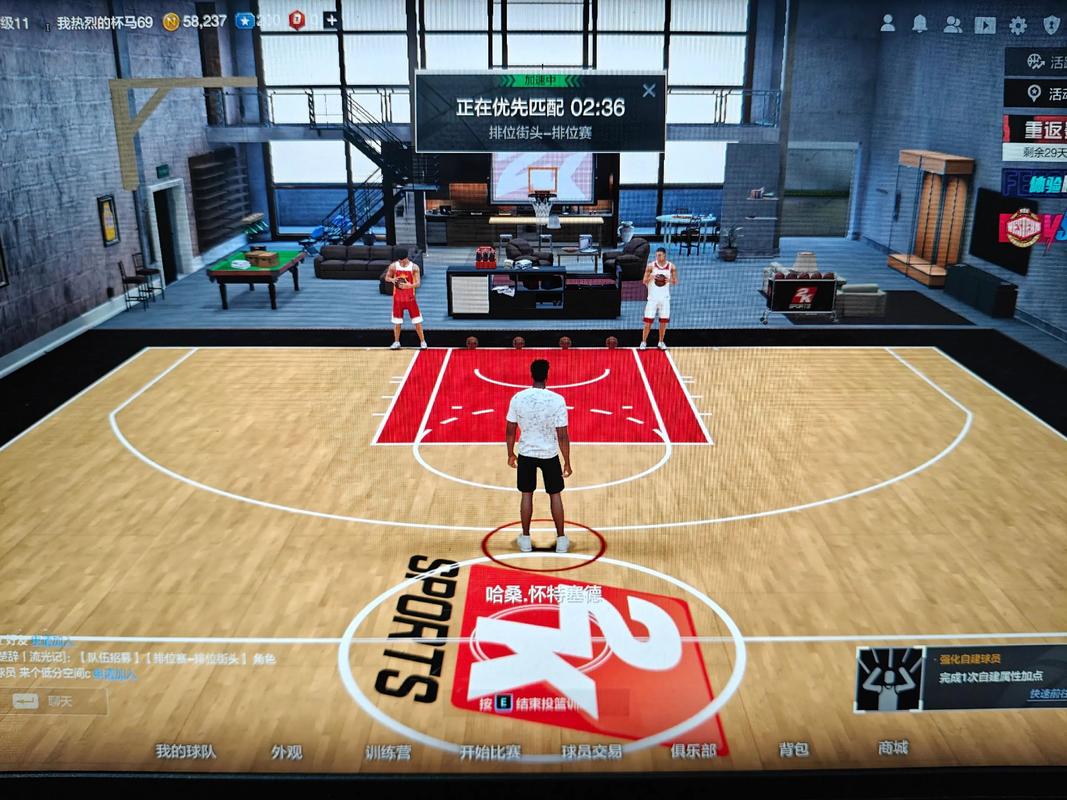Open 球员交易 (Player Trading)
Screen dimensions: 1067x800
(x=591, y=752)
